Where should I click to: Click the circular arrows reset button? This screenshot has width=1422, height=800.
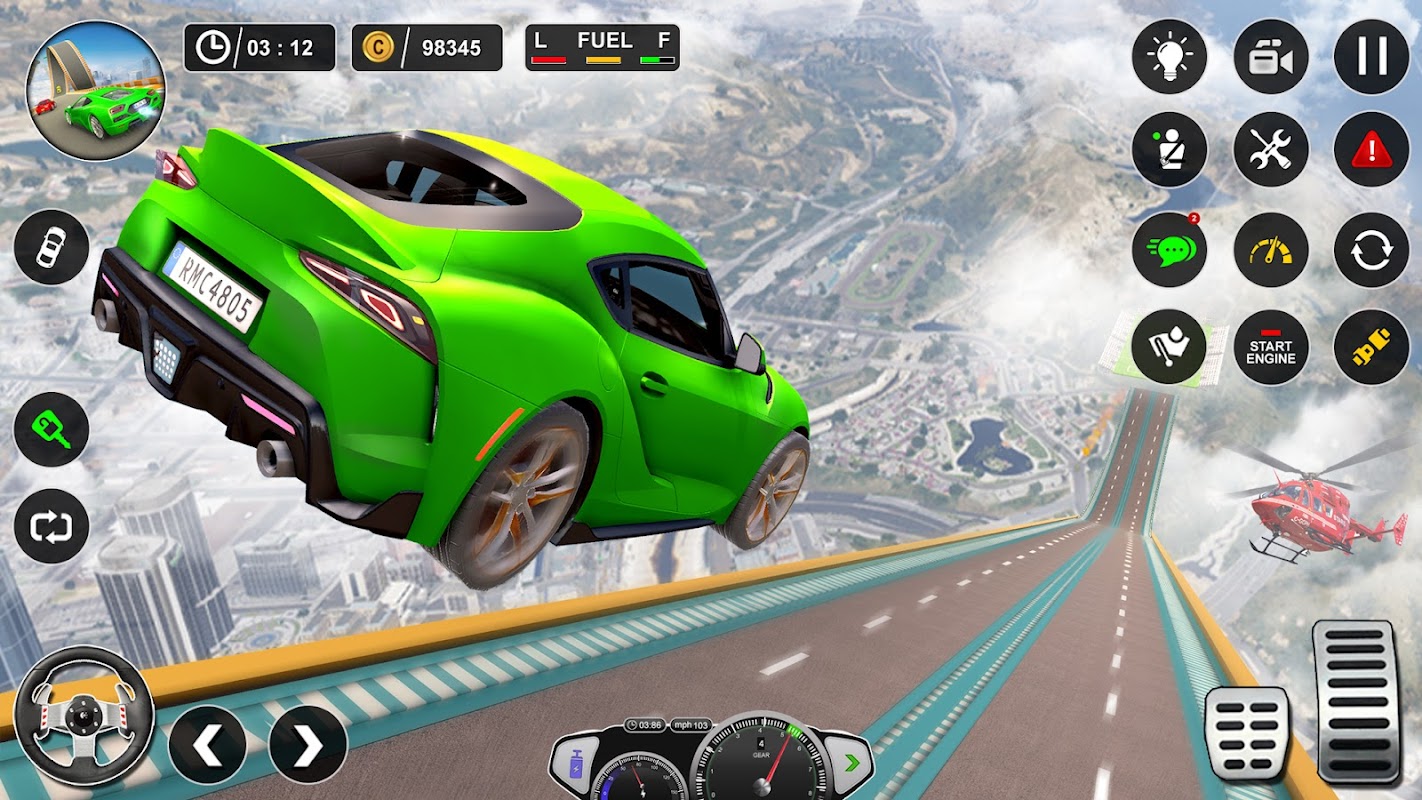pos(1371,250)
